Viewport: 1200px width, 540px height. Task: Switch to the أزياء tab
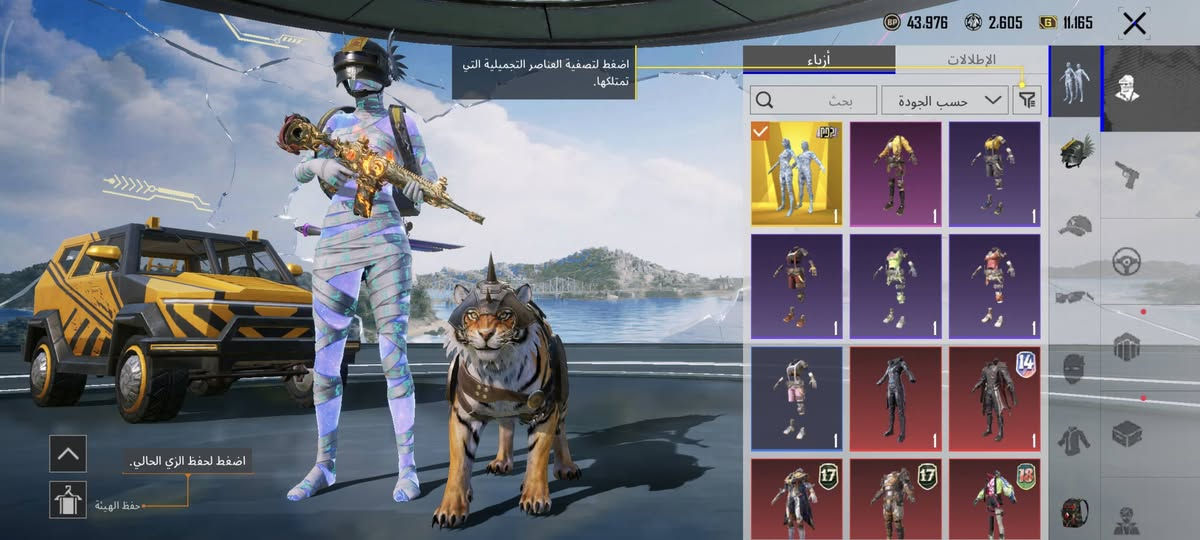point(818,60)
